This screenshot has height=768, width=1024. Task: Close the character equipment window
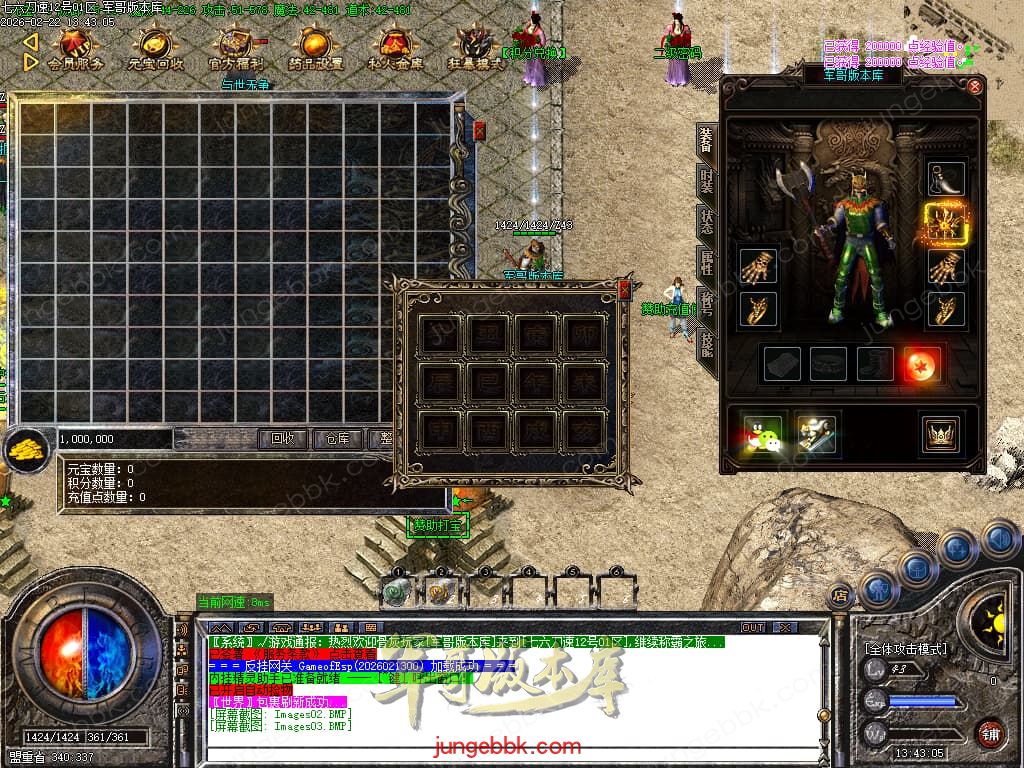[x=975, y=87]
